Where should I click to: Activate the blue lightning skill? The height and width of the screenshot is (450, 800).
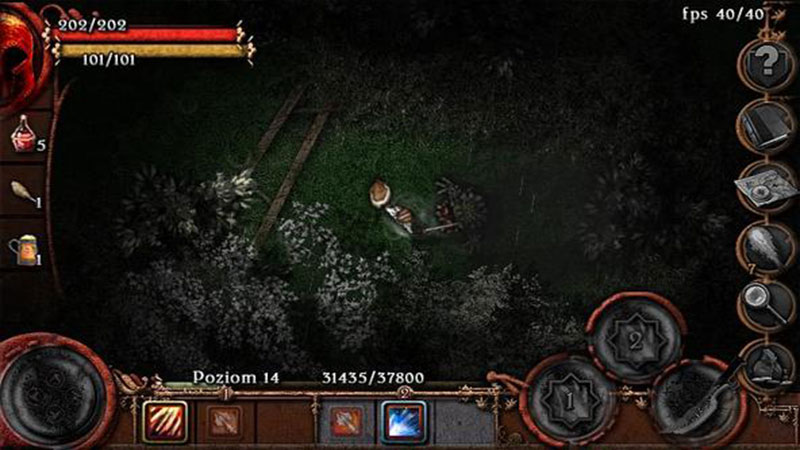tap(403, 420)
